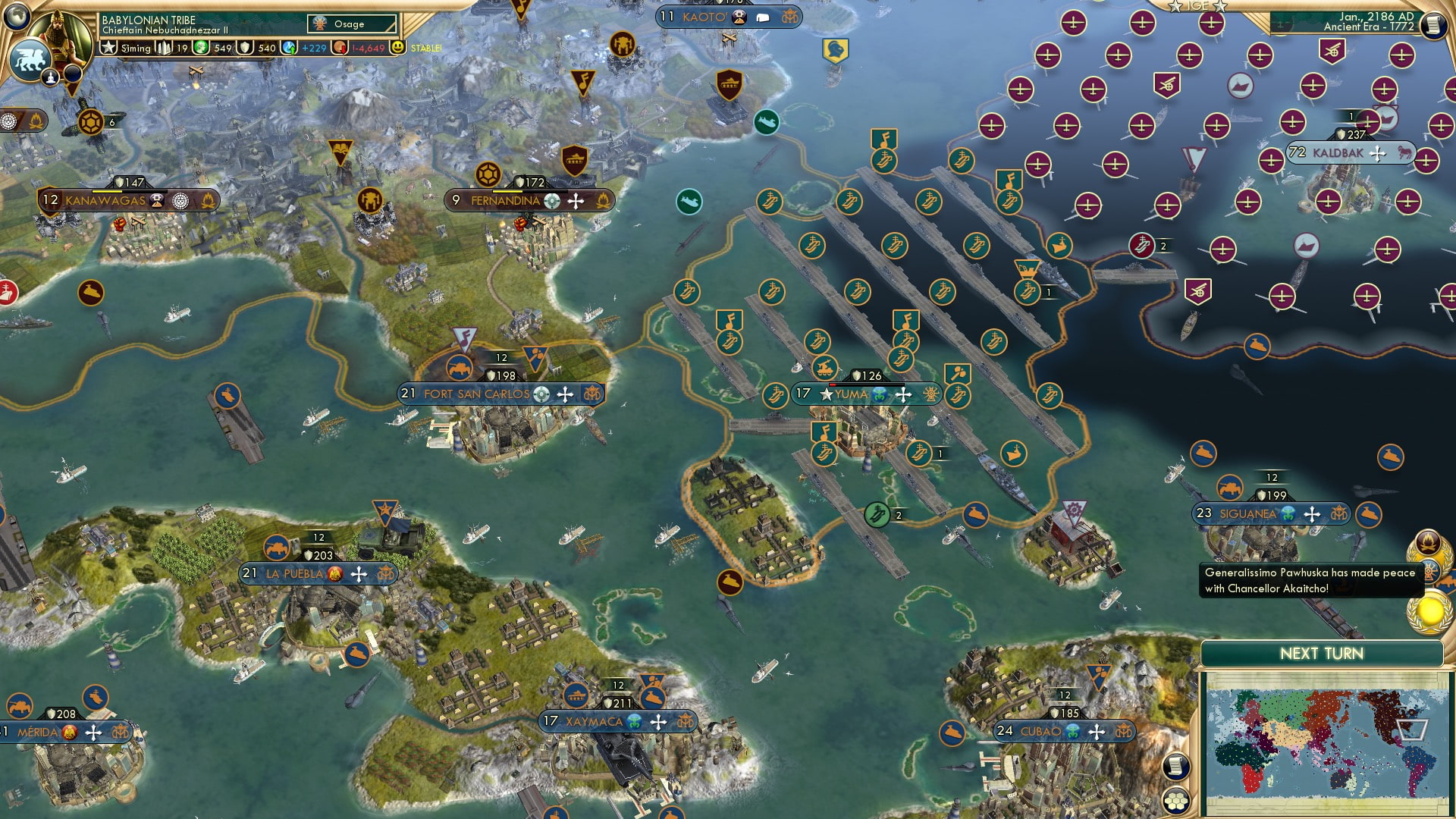Open the notification log scroll icon top-right
Image resolution: width=1456 pixels, height=819 pixels.
tap(1434, 24)
